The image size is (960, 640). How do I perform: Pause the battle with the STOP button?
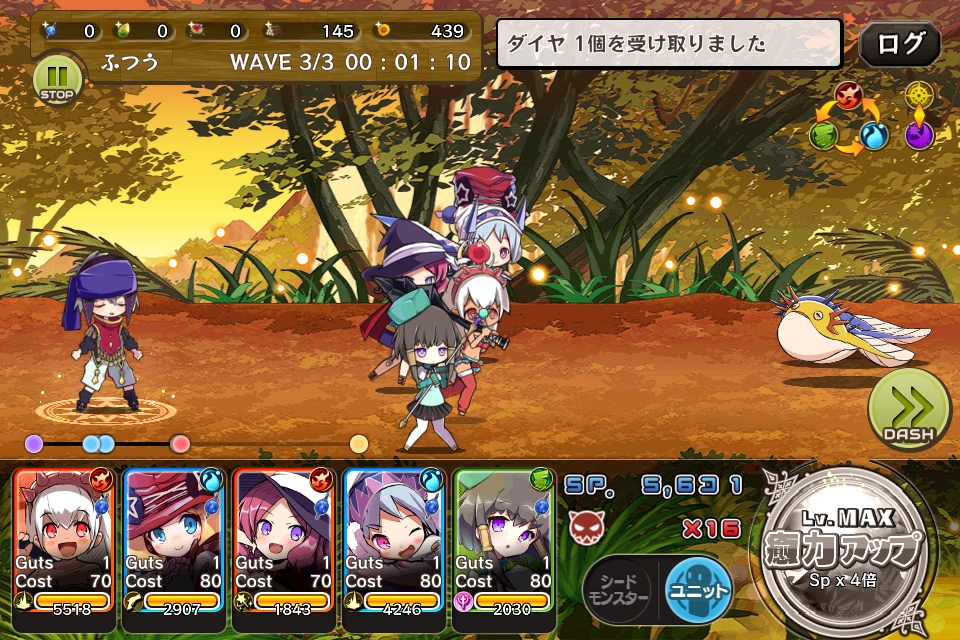click(x=55, y=79)
